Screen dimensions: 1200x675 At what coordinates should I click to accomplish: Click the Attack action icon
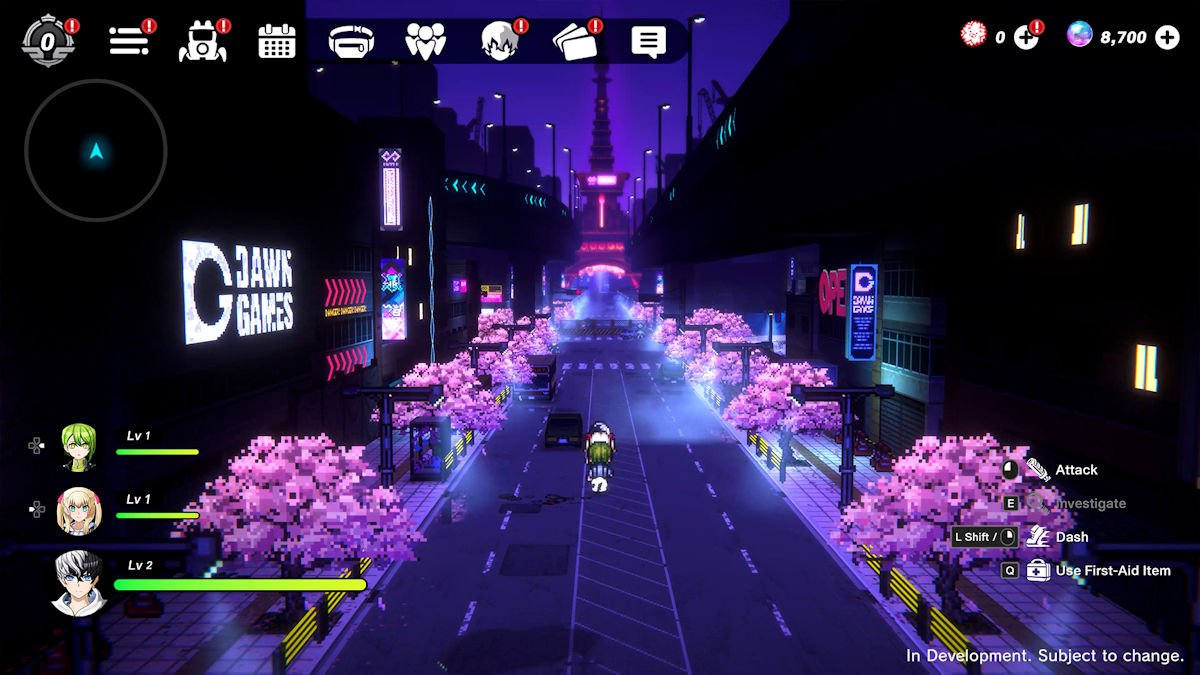1037,470
